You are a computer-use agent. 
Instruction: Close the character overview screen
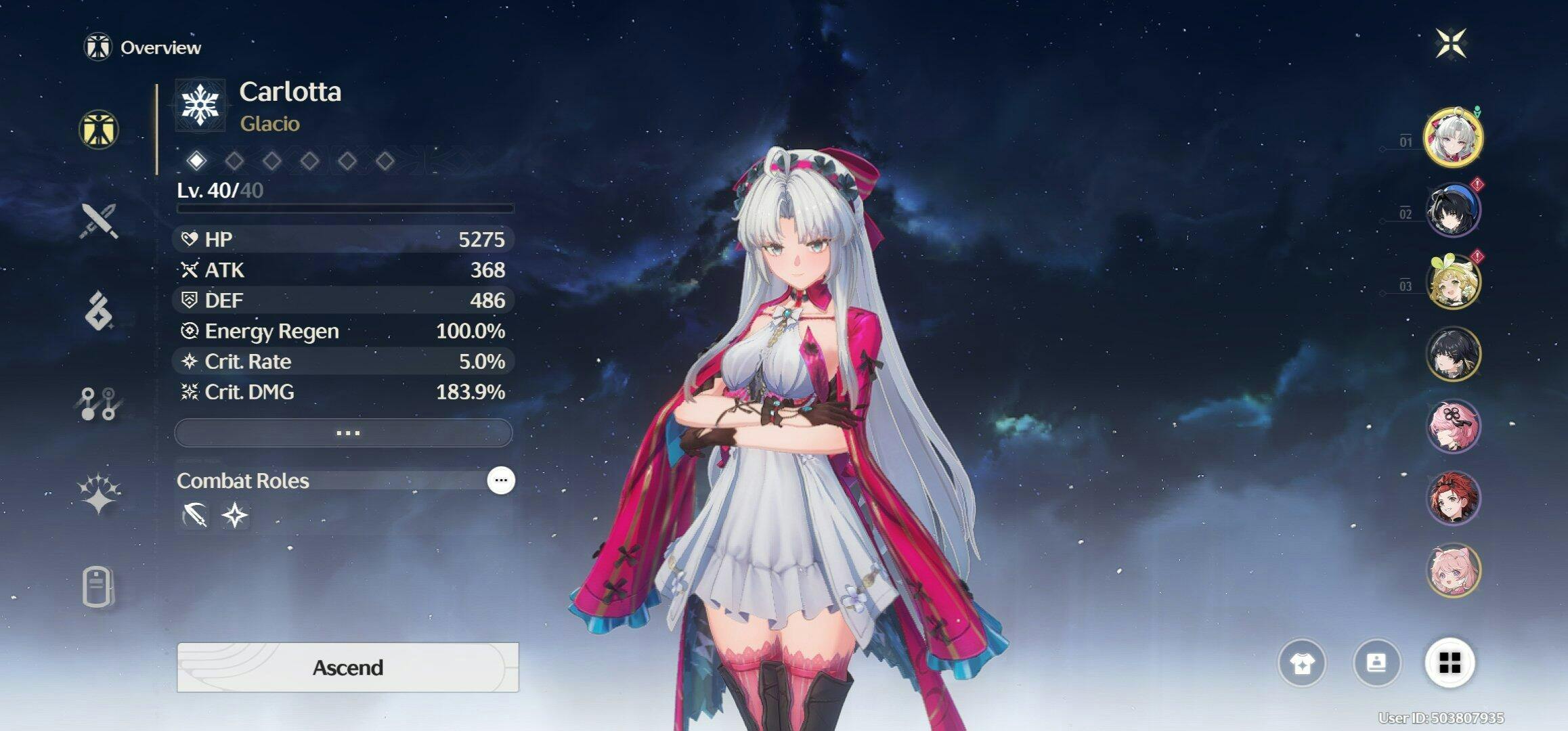pos(1451,44)
